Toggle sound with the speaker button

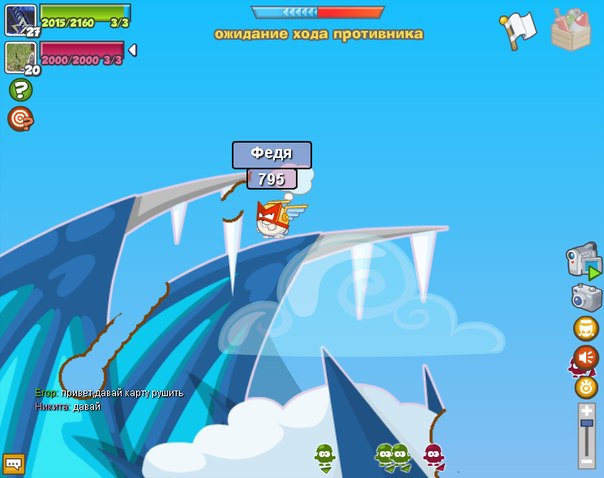585,357
